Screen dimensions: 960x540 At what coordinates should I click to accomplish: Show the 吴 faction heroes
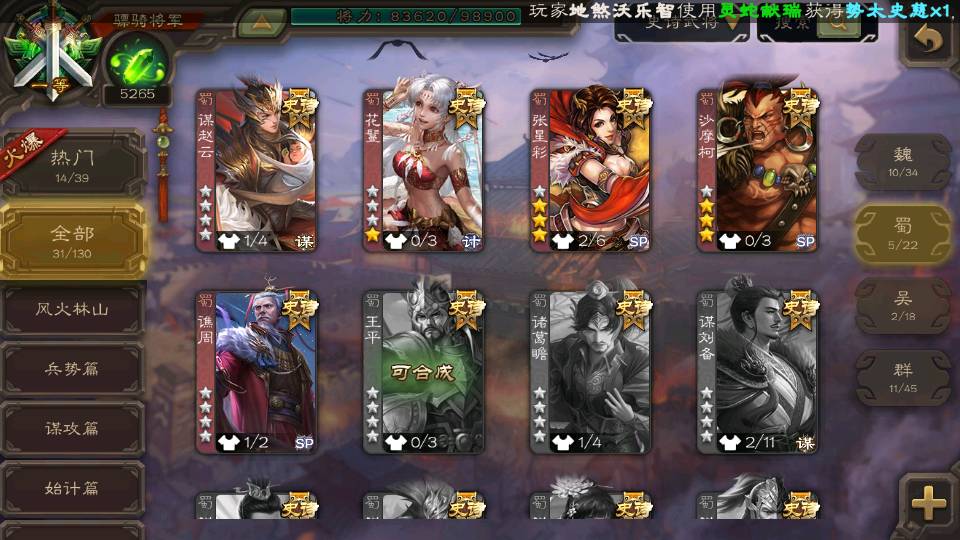902,305
